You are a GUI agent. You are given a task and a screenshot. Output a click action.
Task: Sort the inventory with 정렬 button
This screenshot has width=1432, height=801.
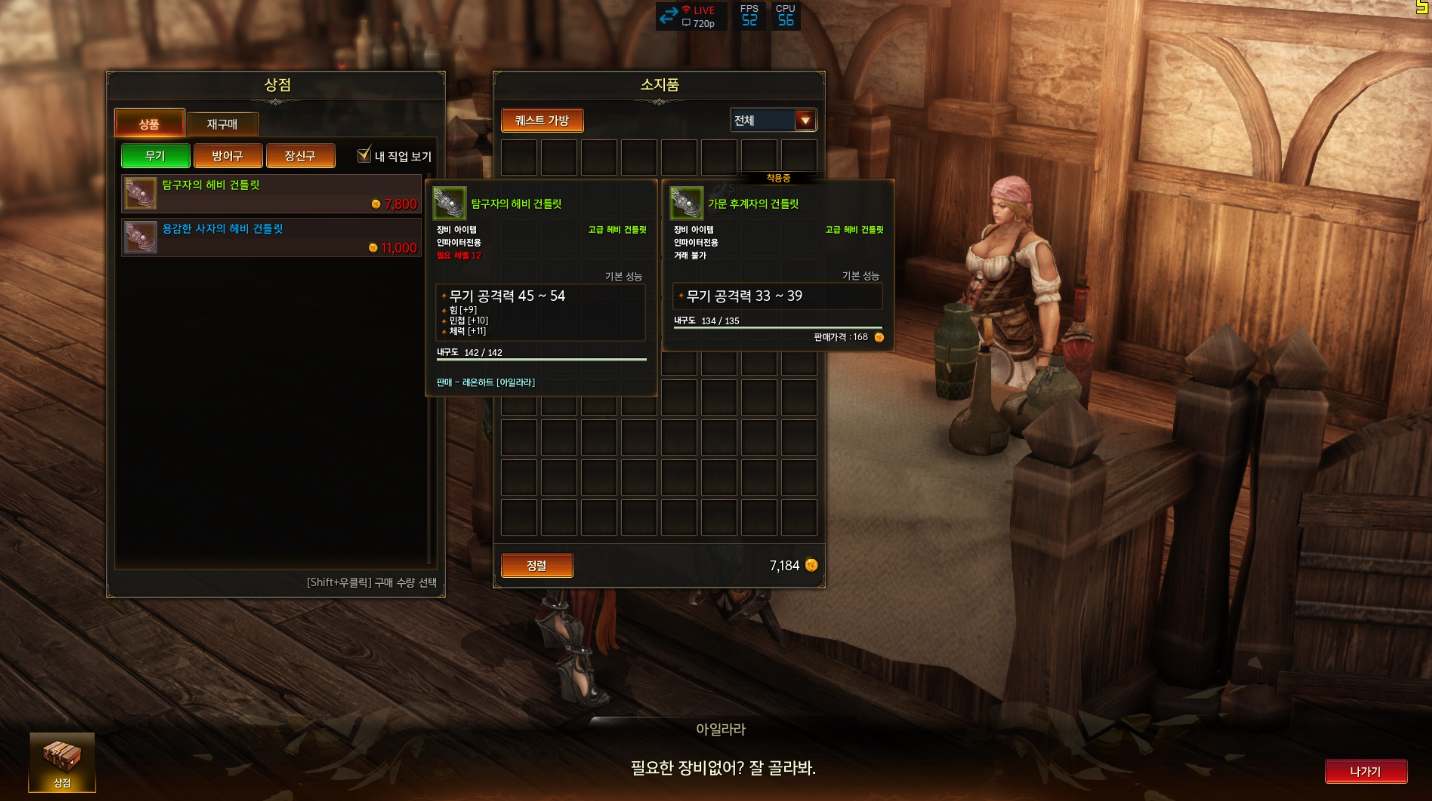(x=537, y=566)
